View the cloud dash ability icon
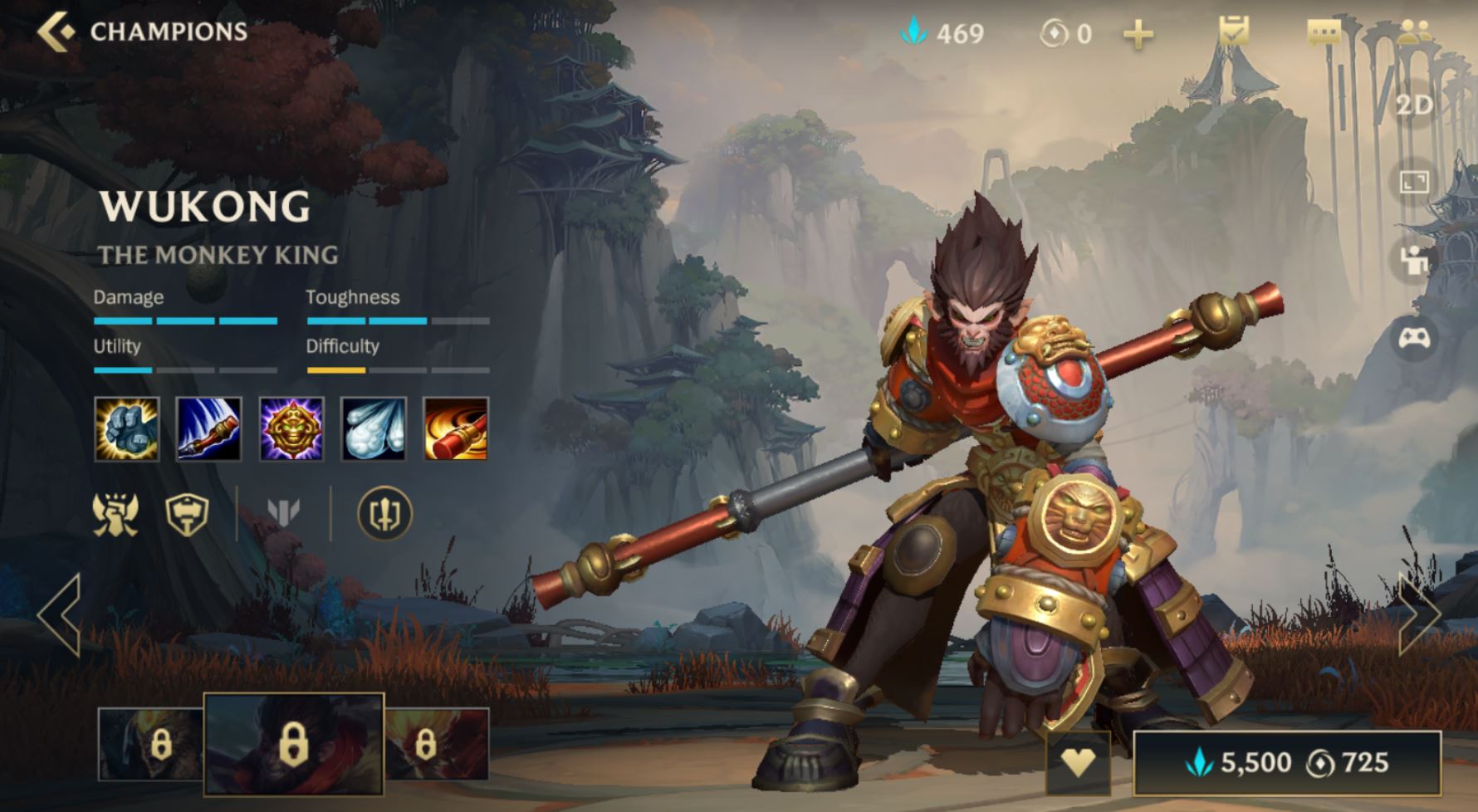Image resolution: width=1478 pixels, height=812 pixels. [374, 428]
